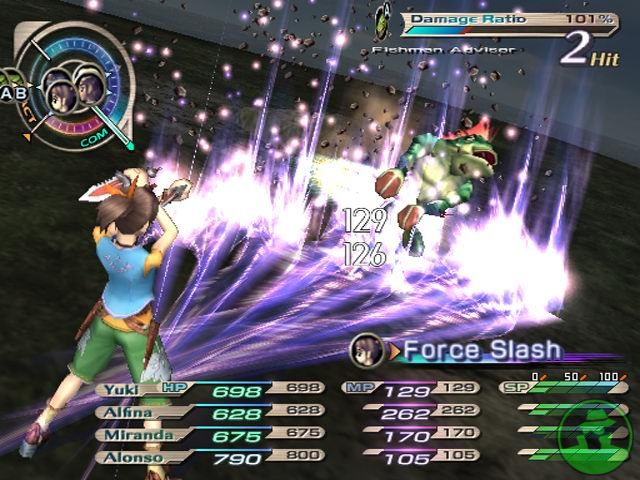This screenshot has height=480, width=640.
Task: Click the portrait icon beside Force Slash
Action: 364,348
